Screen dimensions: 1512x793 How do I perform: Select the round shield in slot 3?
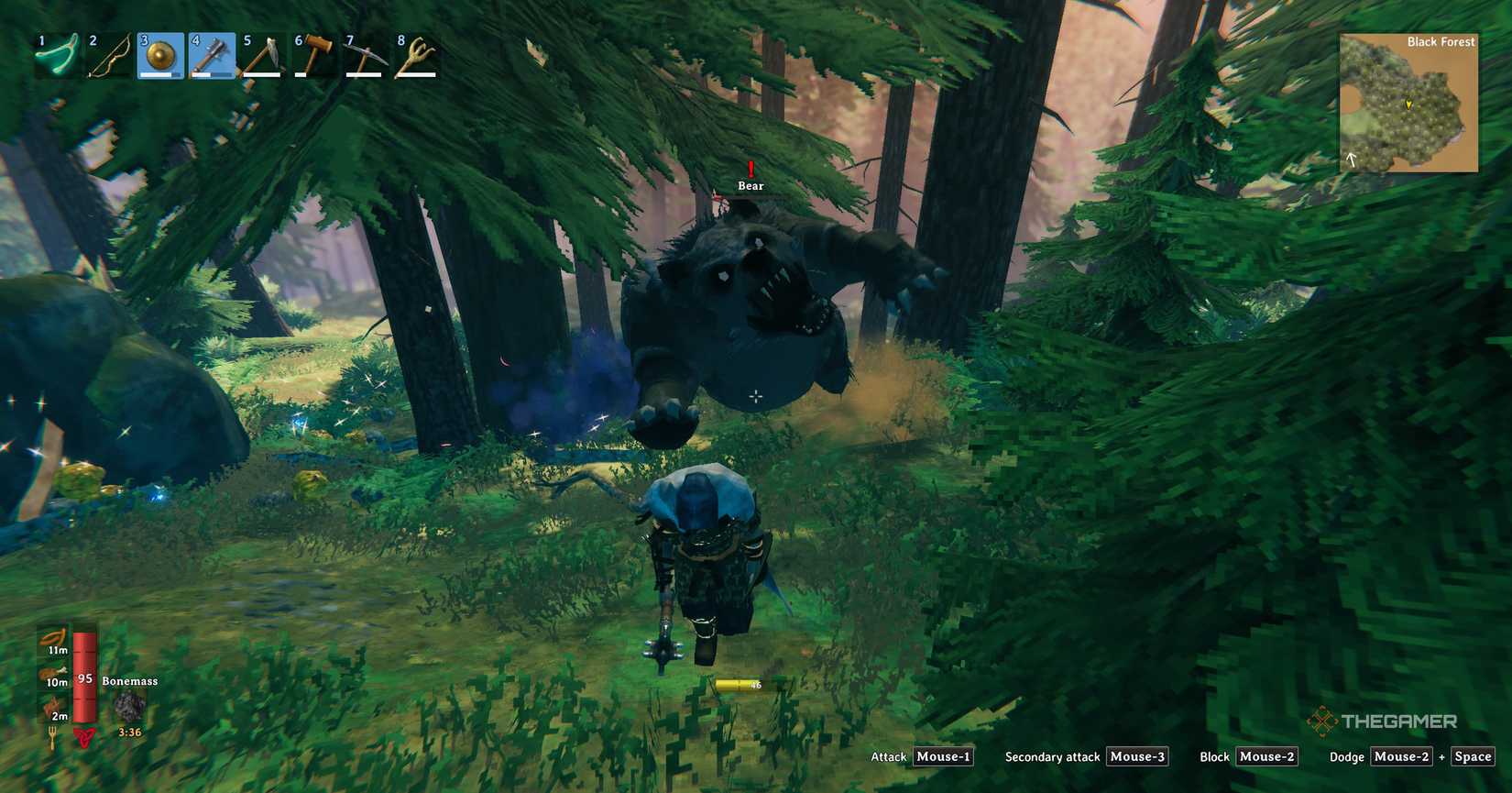pyautogui.click(x=159, y=53)
